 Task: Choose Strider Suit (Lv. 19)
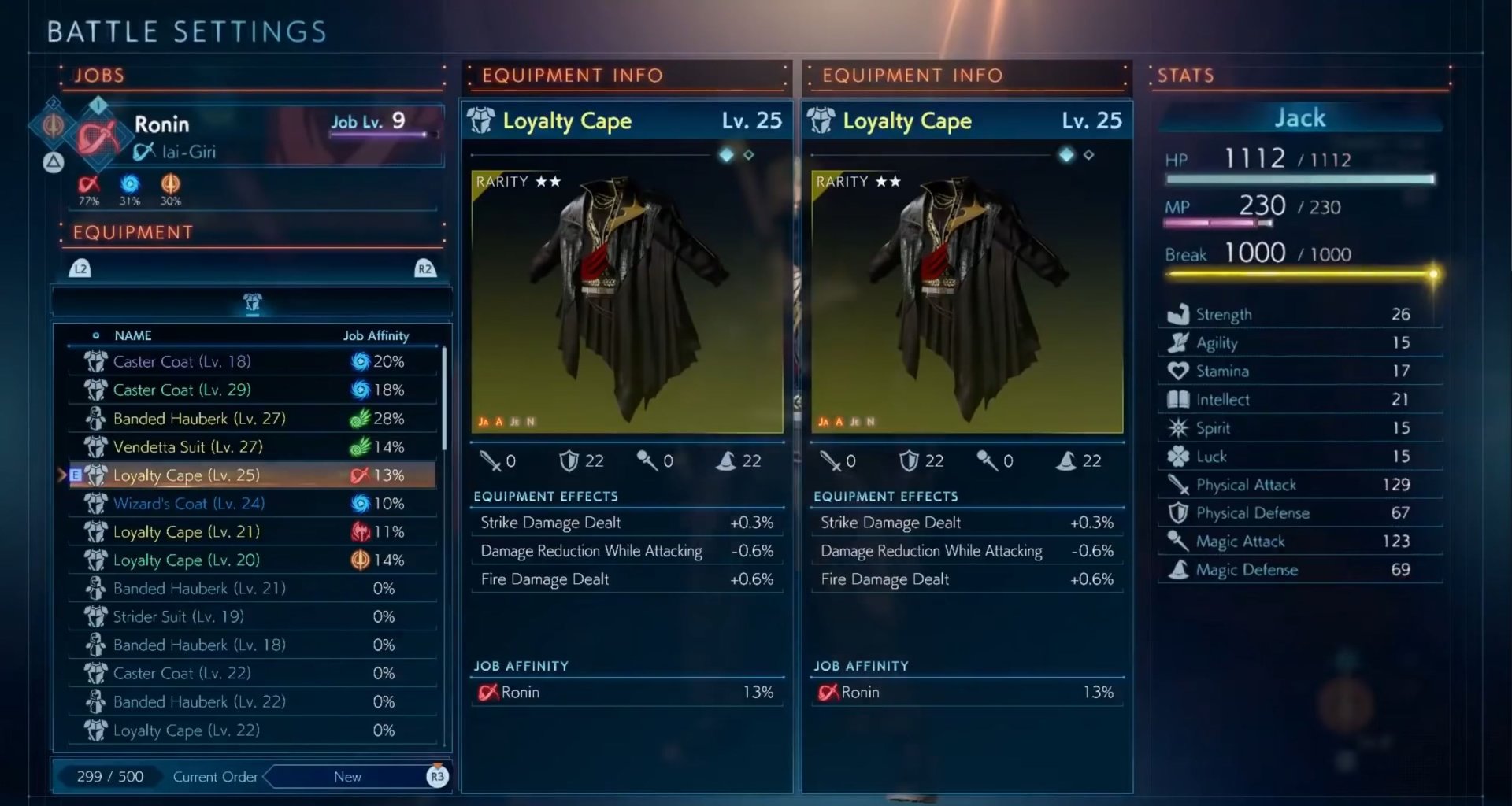point(252,616)
